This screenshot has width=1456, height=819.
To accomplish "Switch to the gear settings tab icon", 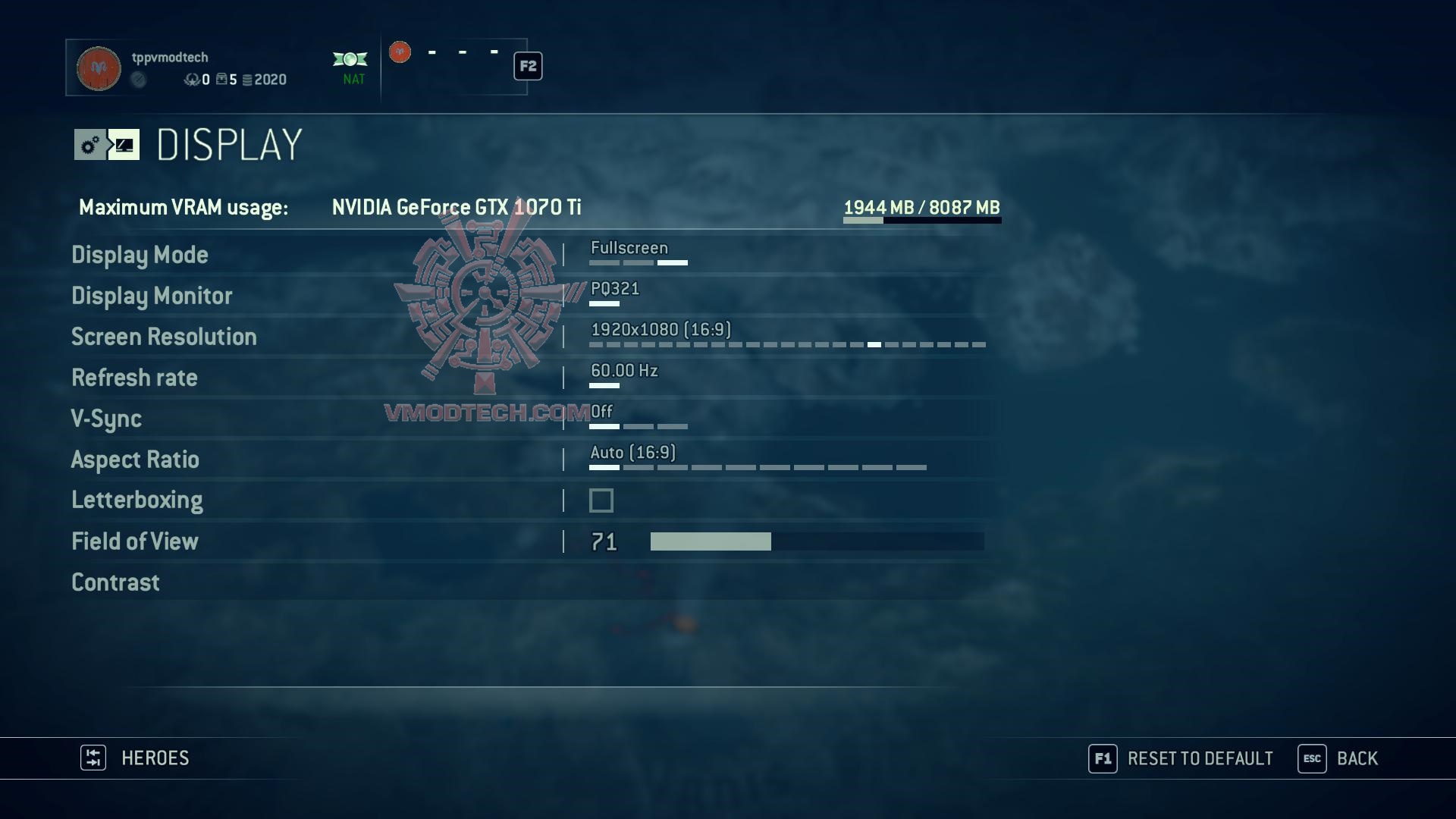I will [x=90, y=145].
